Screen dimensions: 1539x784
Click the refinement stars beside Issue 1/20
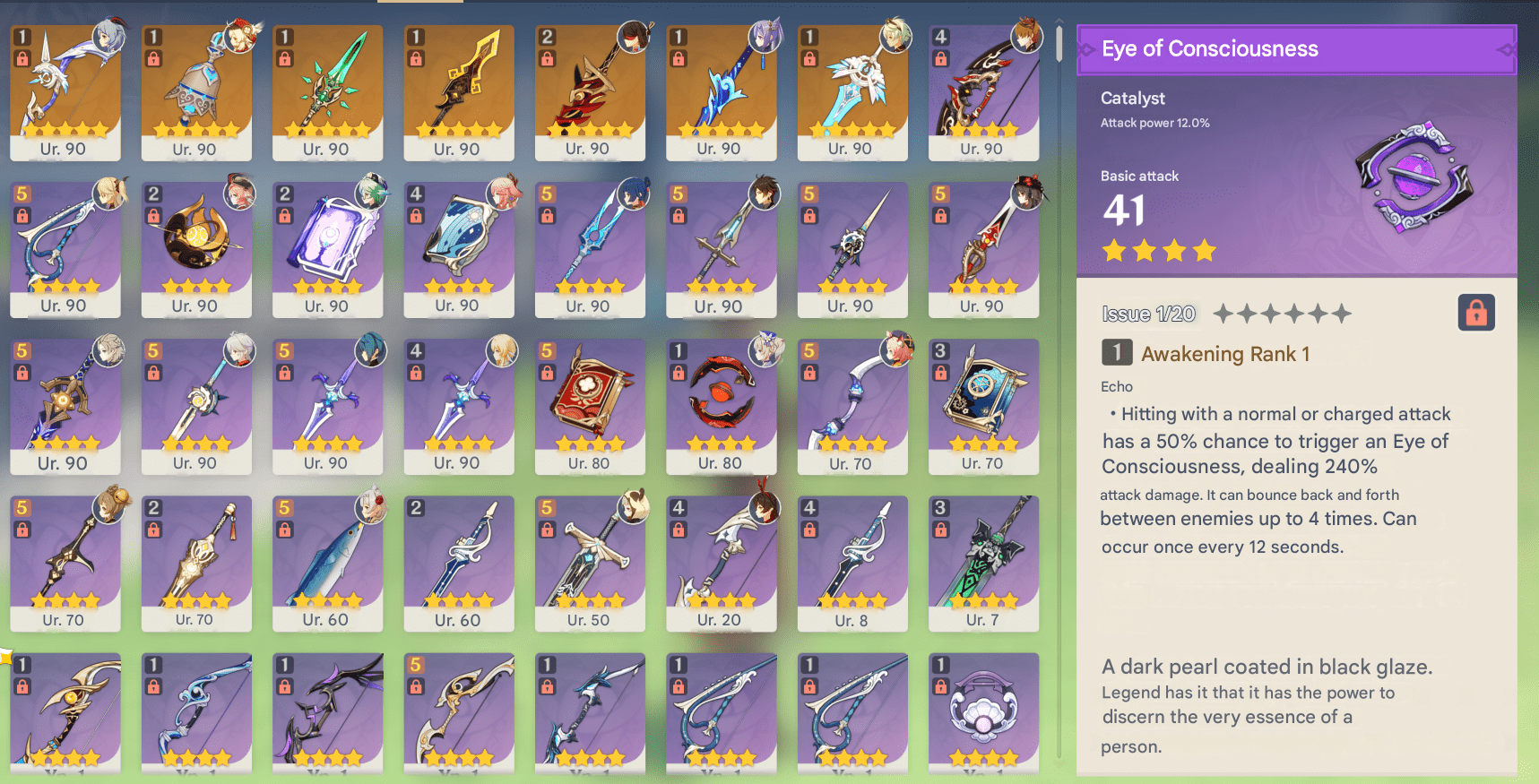pyautogui.click(x=1283, y=314)
